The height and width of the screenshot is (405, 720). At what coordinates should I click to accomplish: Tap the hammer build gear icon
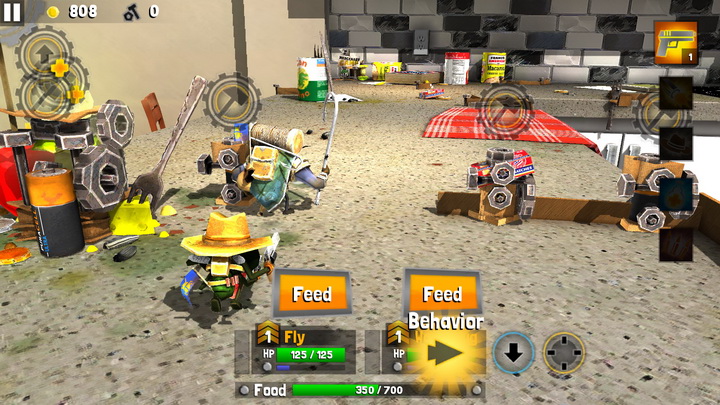pyautogui.click(x=232, y=100)
